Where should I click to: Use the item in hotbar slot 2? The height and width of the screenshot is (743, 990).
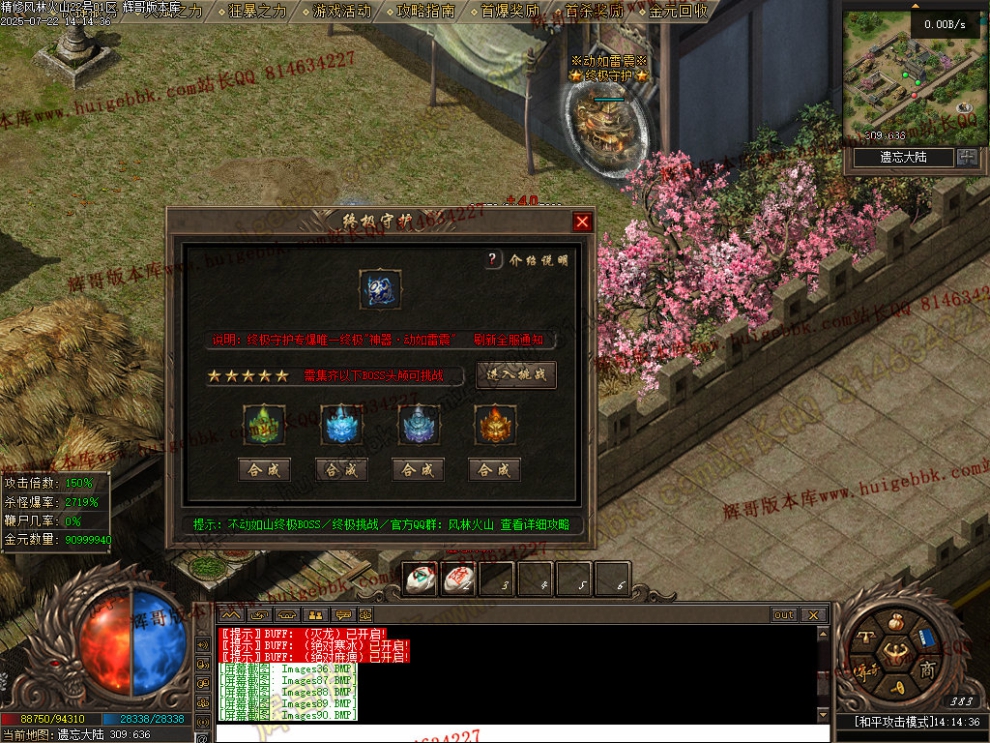point(458,578)
